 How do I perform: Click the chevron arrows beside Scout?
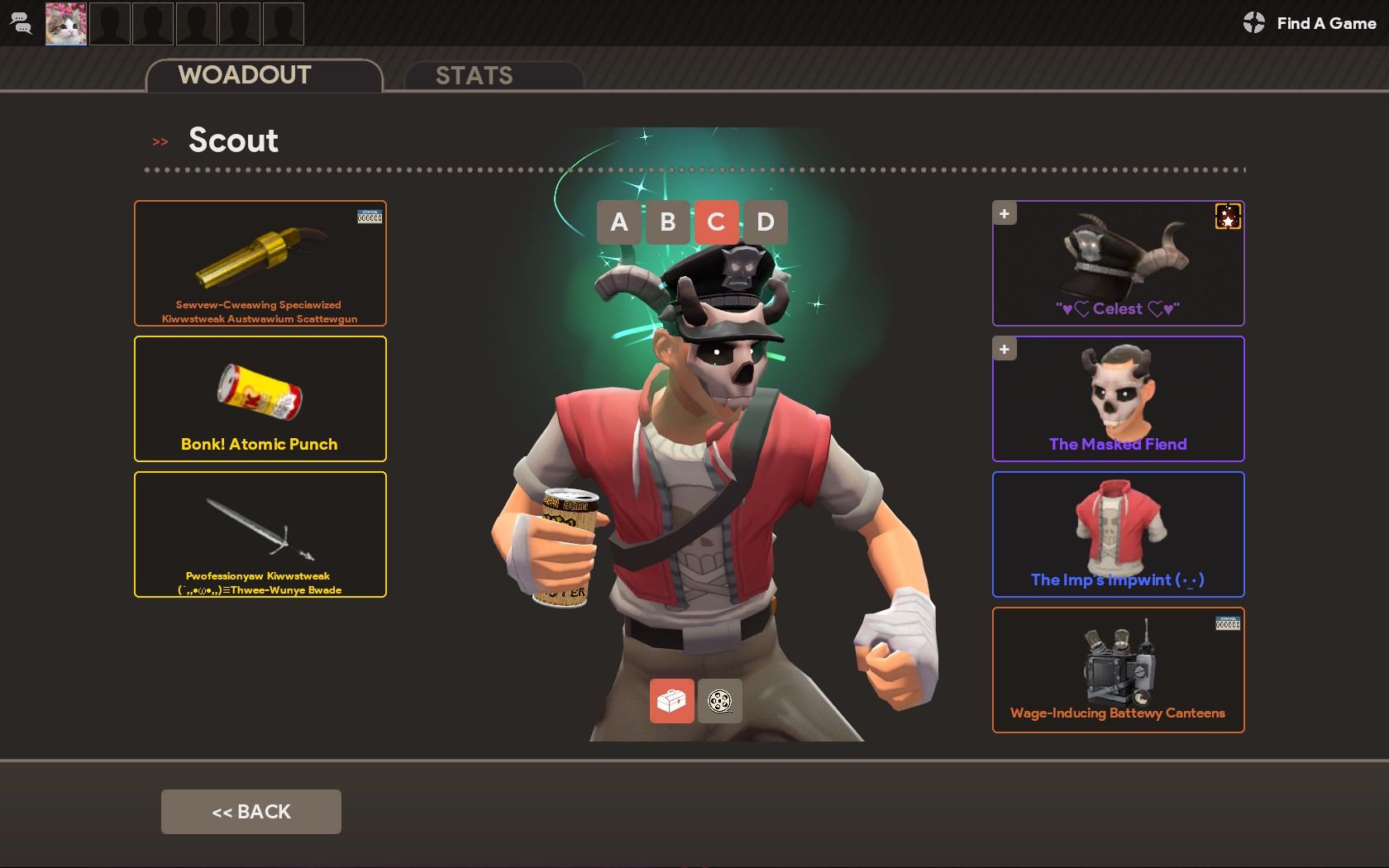click(x=159, y=141)
